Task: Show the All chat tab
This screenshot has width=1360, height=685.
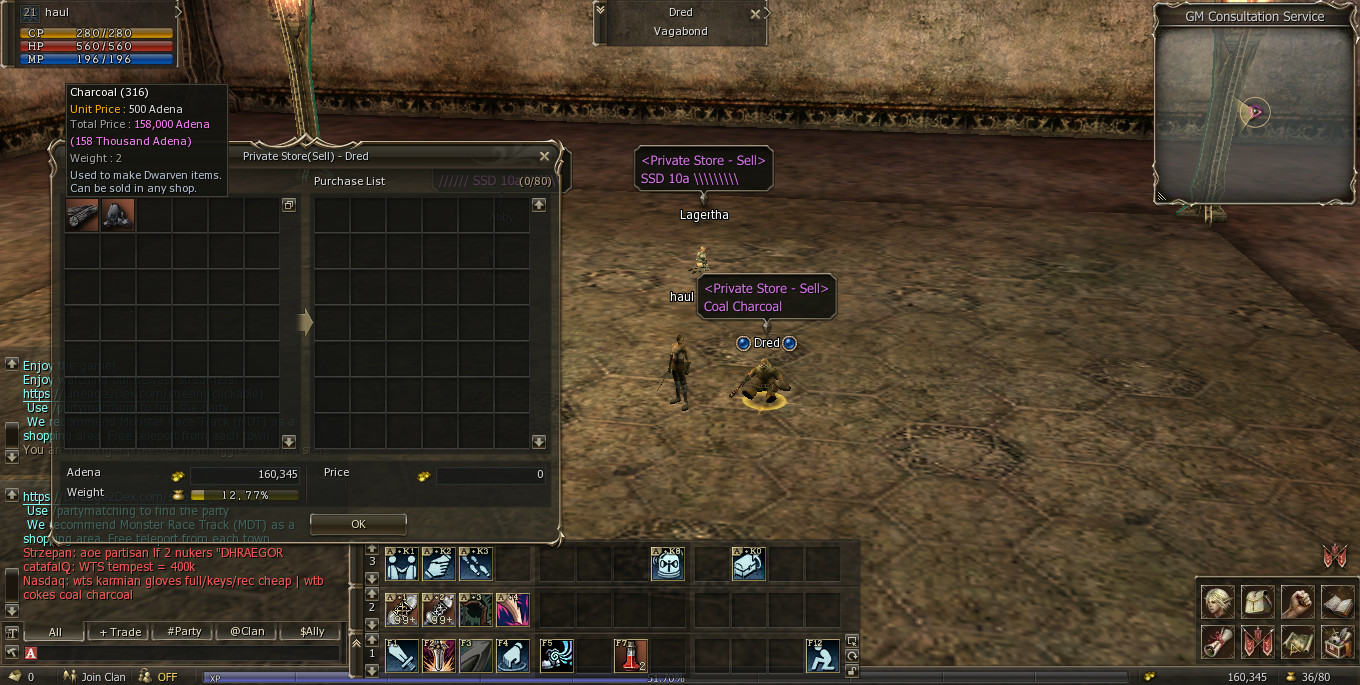Action: [x=55, y=632]
